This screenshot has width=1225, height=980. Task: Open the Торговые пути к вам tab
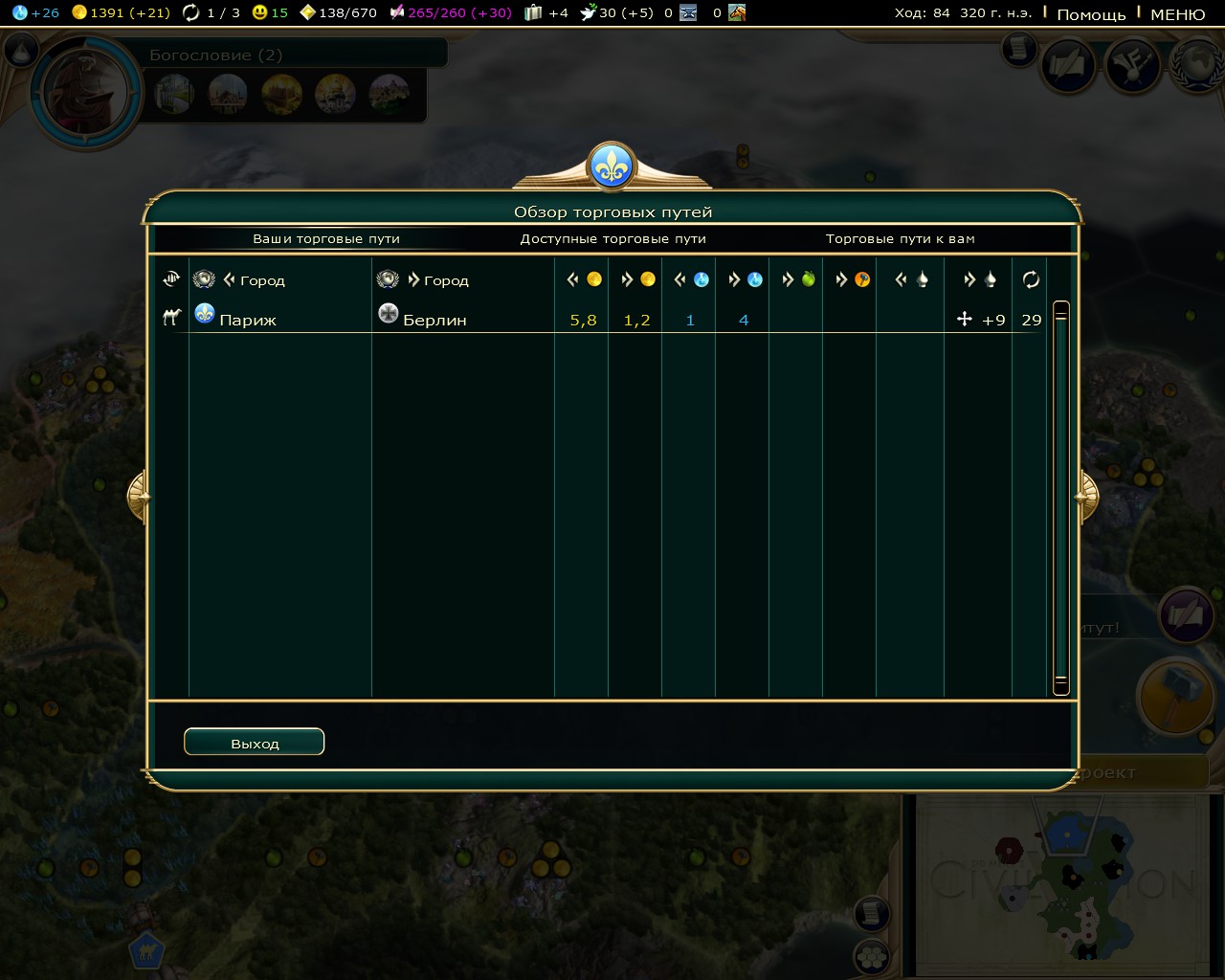tap(900, 238)
